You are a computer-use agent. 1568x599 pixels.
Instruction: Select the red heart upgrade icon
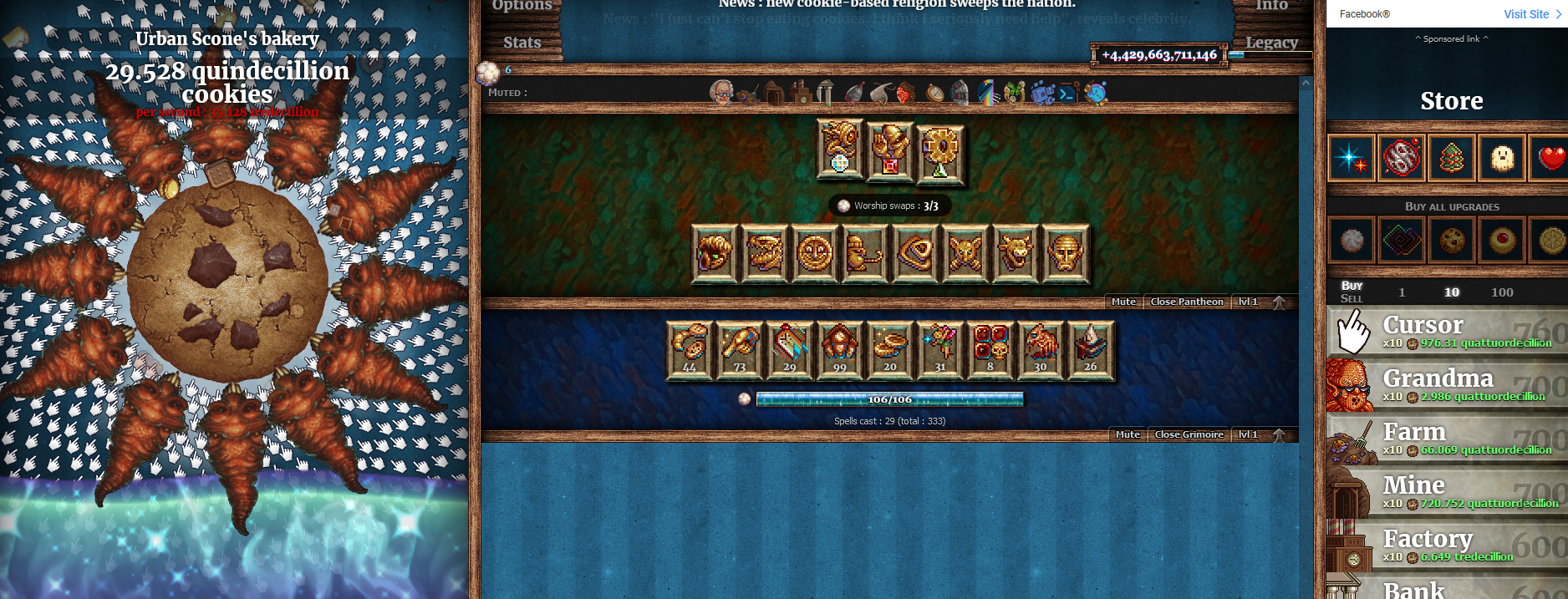(x=1550, y=158)
